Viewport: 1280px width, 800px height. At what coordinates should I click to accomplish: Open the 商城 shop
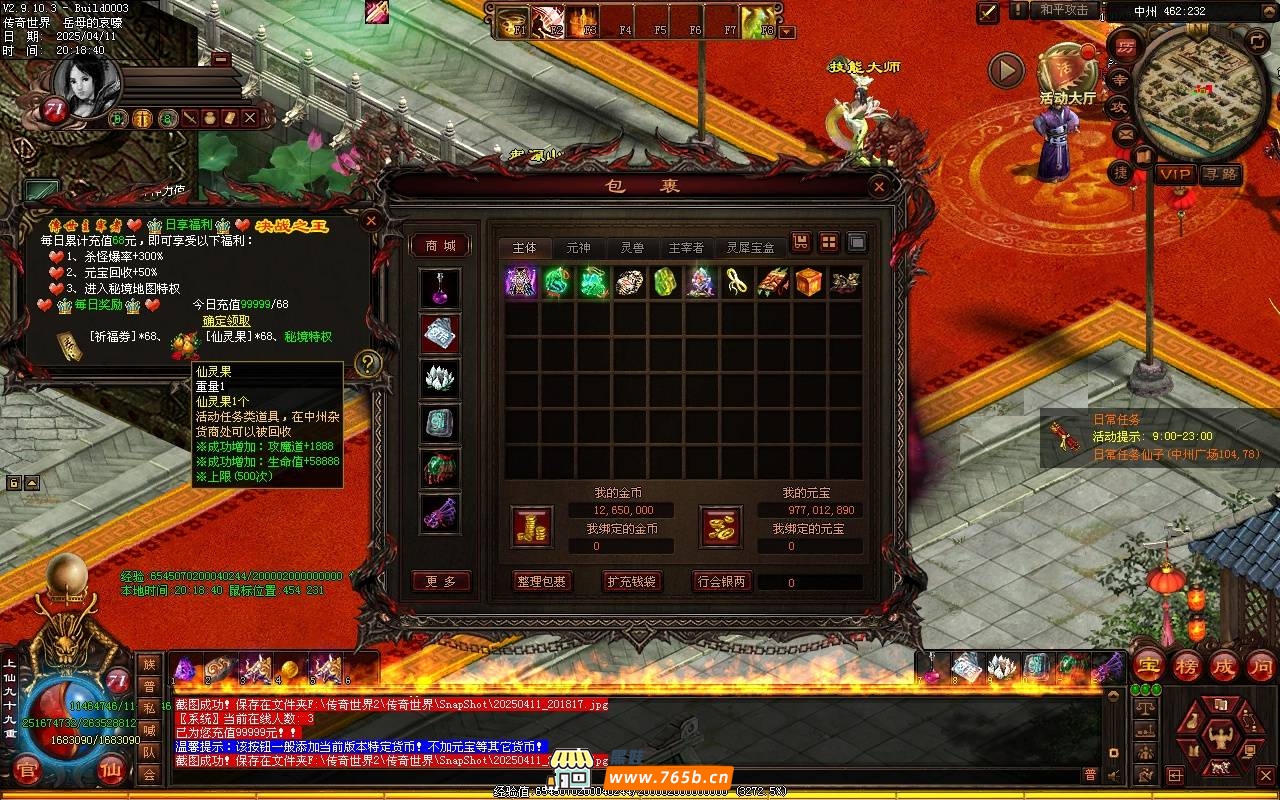[440, 246]
